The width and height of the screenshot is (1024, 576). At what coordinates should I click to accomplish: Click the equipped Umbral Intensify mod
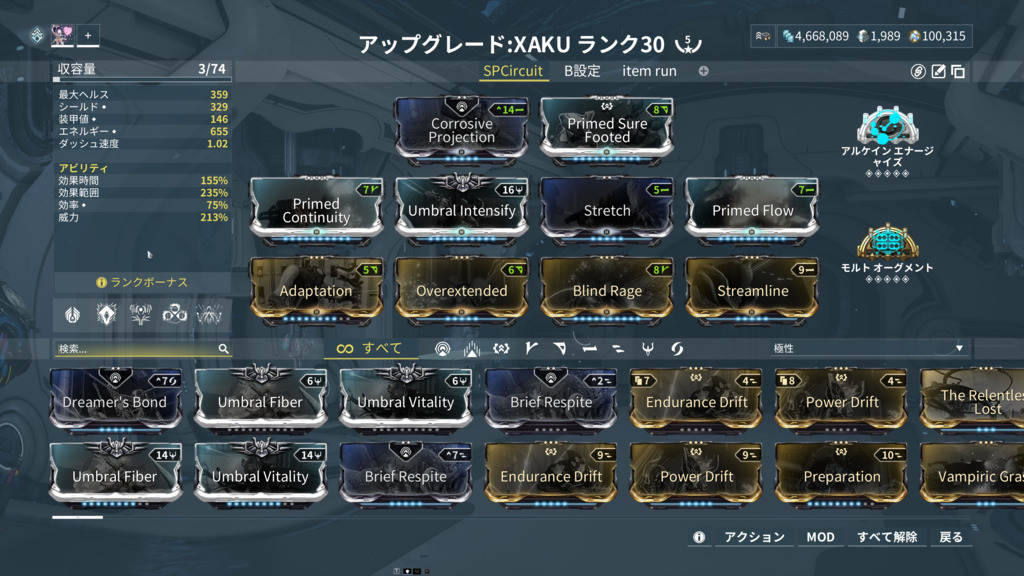(x=461, y=210)
